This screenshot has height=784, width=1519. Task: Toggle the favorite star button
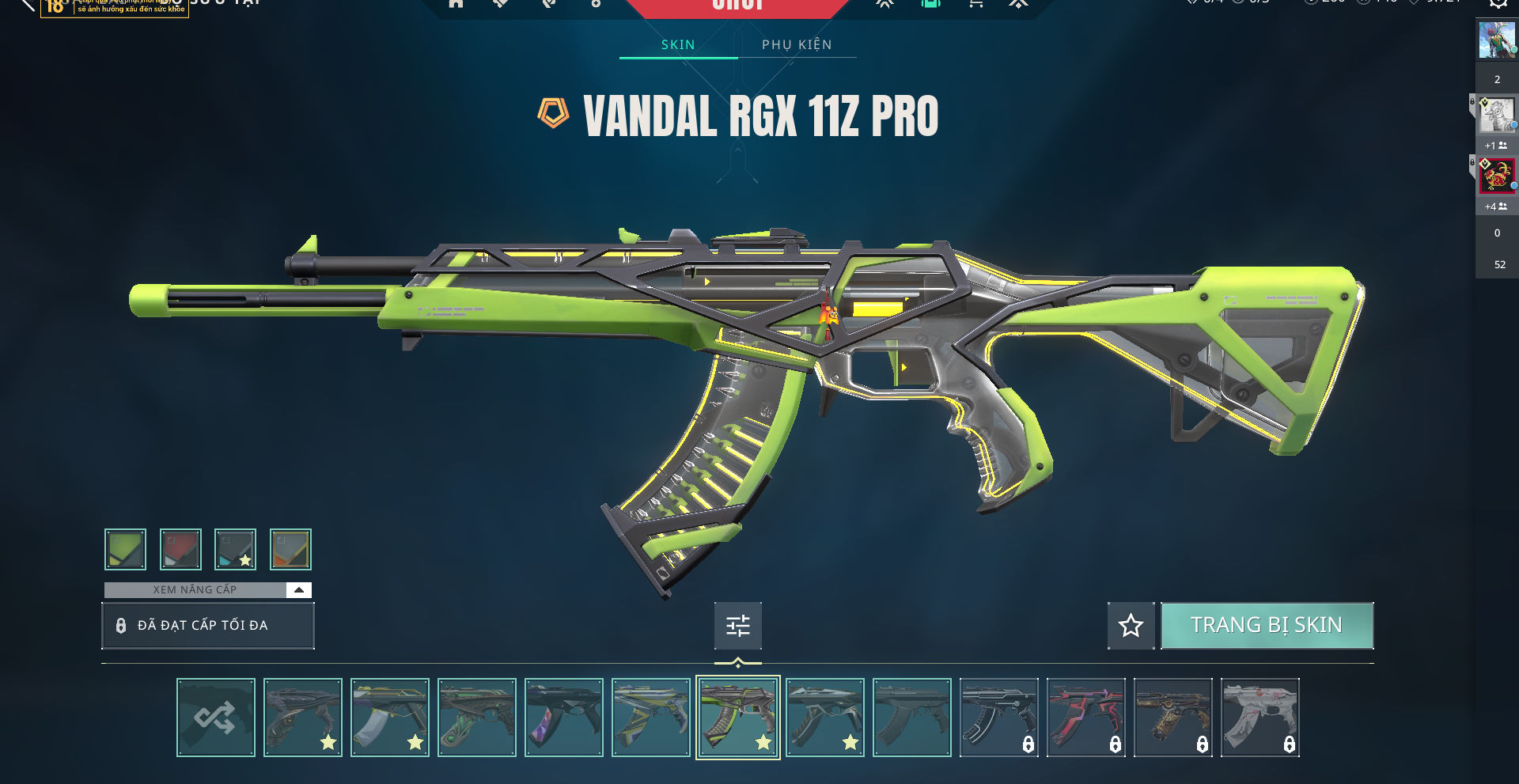click(x=1131, y=626)
